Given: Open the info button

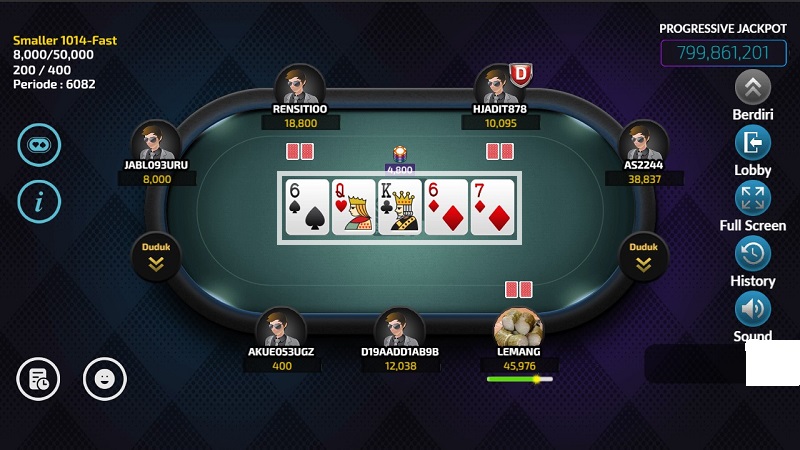Looking at the screenshot, I should tap(39, 202).
